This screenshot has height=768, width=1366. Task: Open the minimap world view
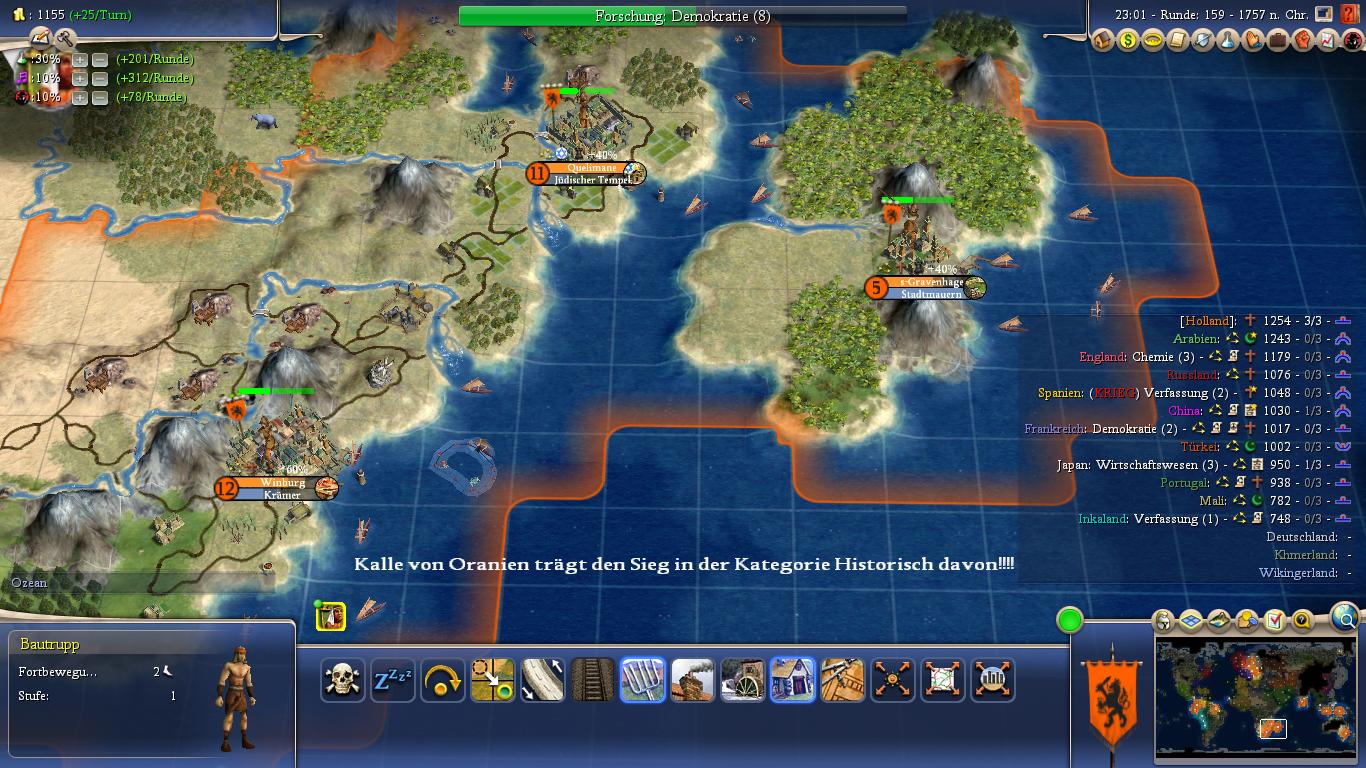1253,702
